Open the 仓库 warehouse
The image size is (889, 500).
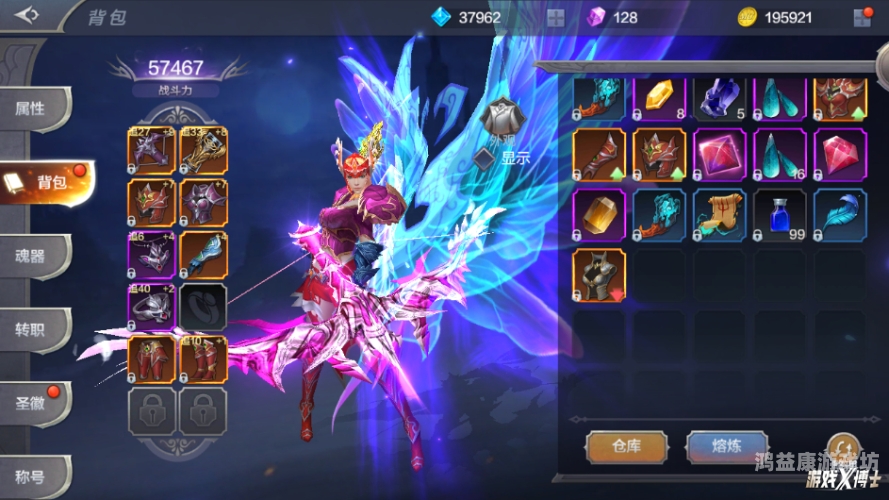[x=626, y=447]
